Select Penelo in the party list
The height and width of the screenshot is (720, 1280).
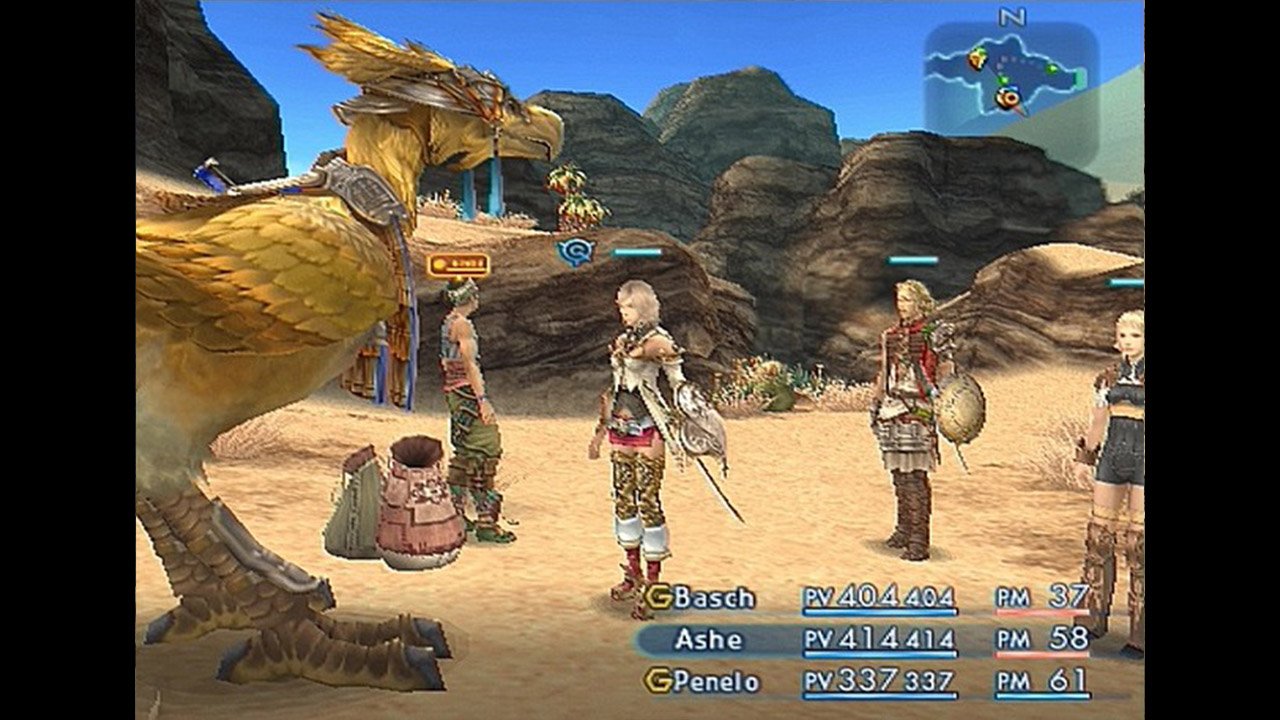[715, 682]
